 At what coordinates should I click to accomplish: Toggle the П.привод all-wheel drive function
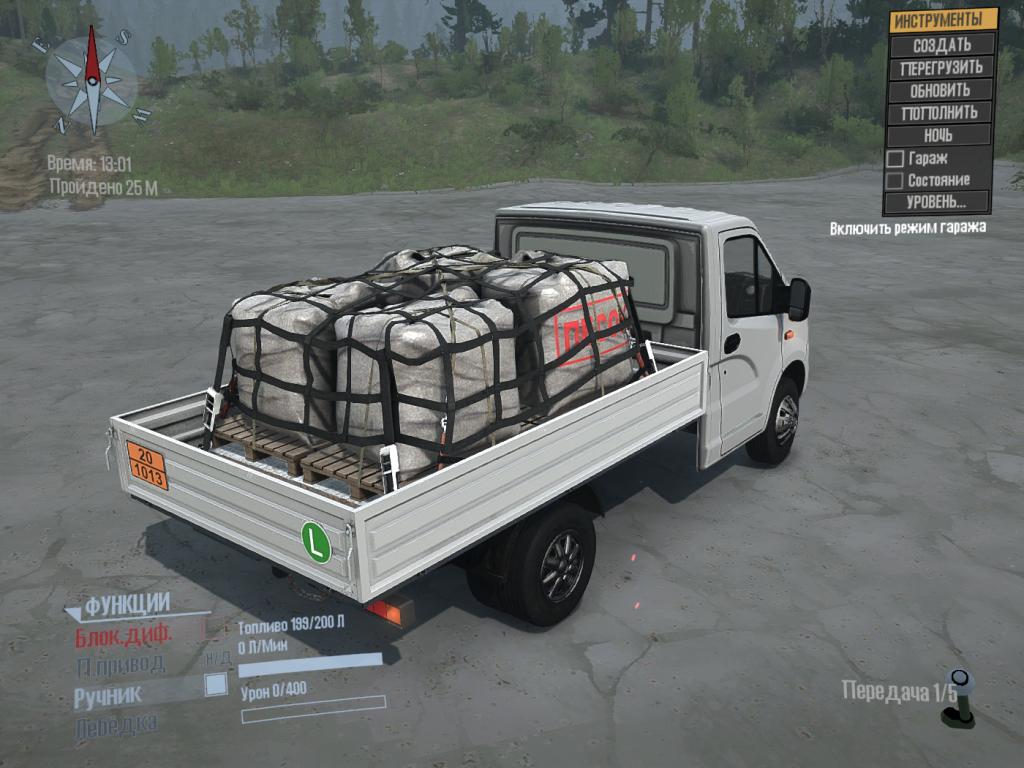click(120, 665)
